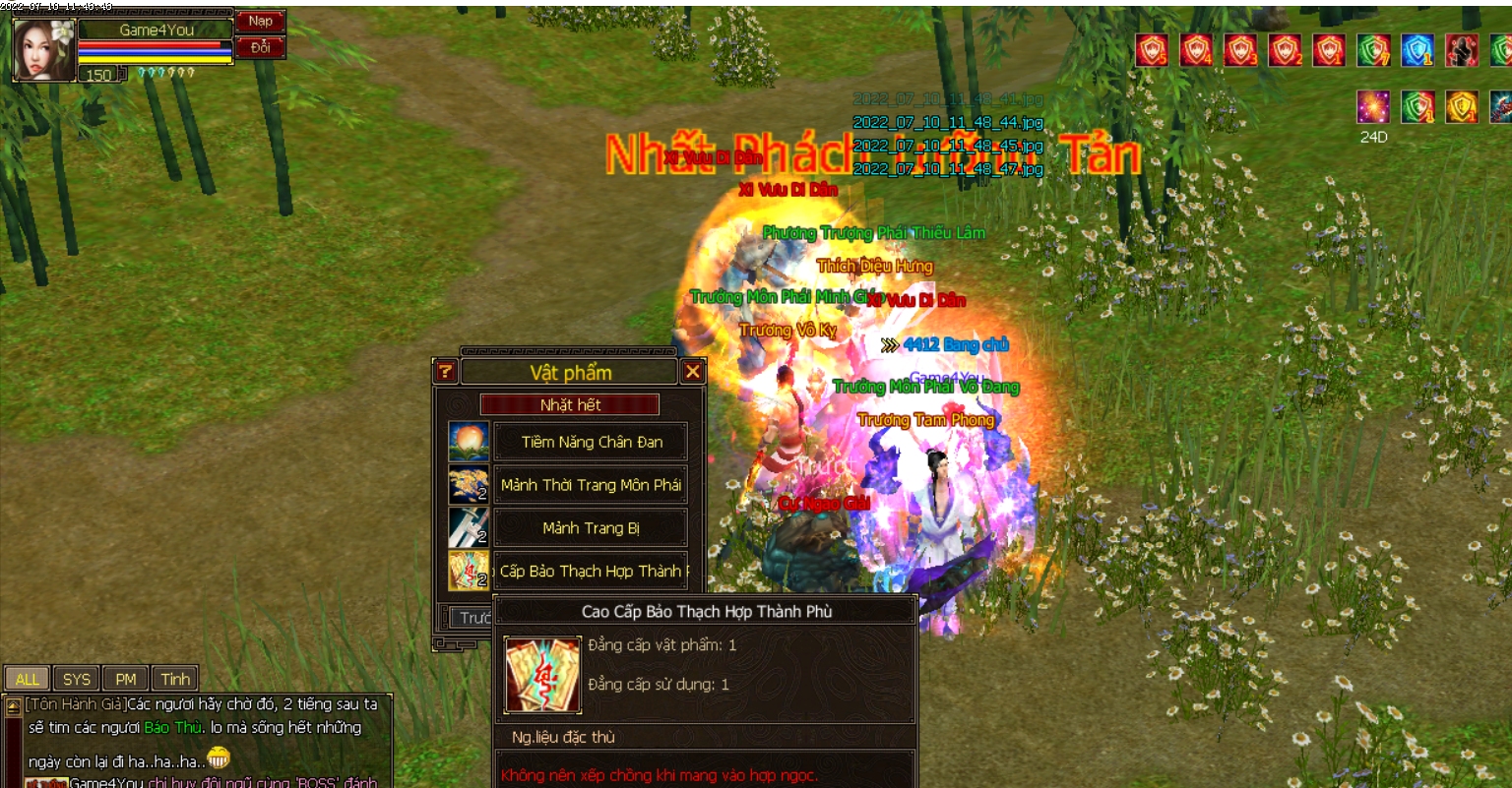1512x788 pixels.
Task: Select the peach-shaped Chân Đan icon
Action: [469, 442]
